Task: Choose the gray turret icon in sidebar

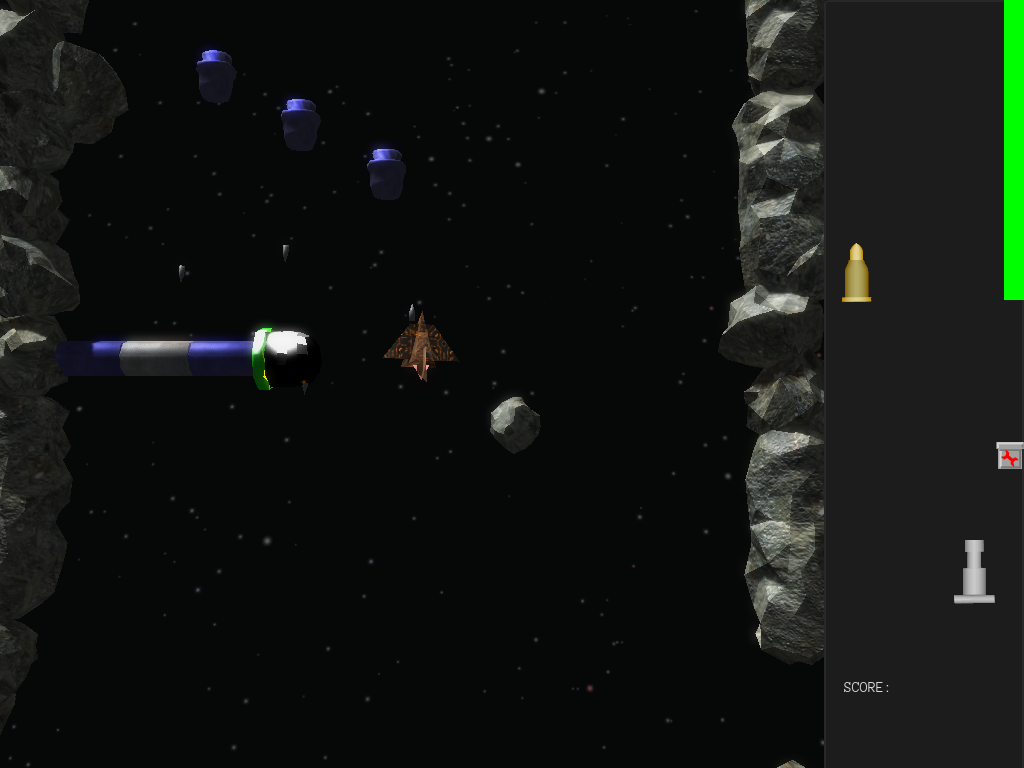Action: coord(974,573)
